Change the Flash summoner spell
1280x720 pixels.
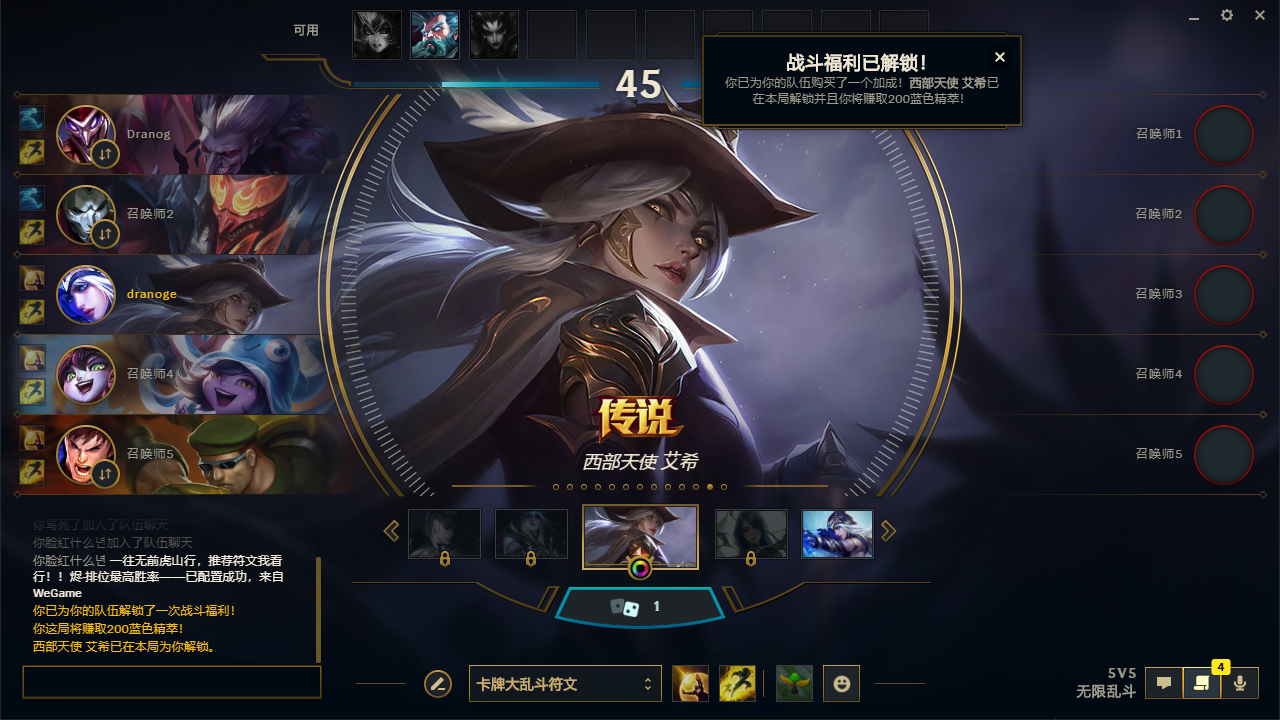[x=737, y=684]
